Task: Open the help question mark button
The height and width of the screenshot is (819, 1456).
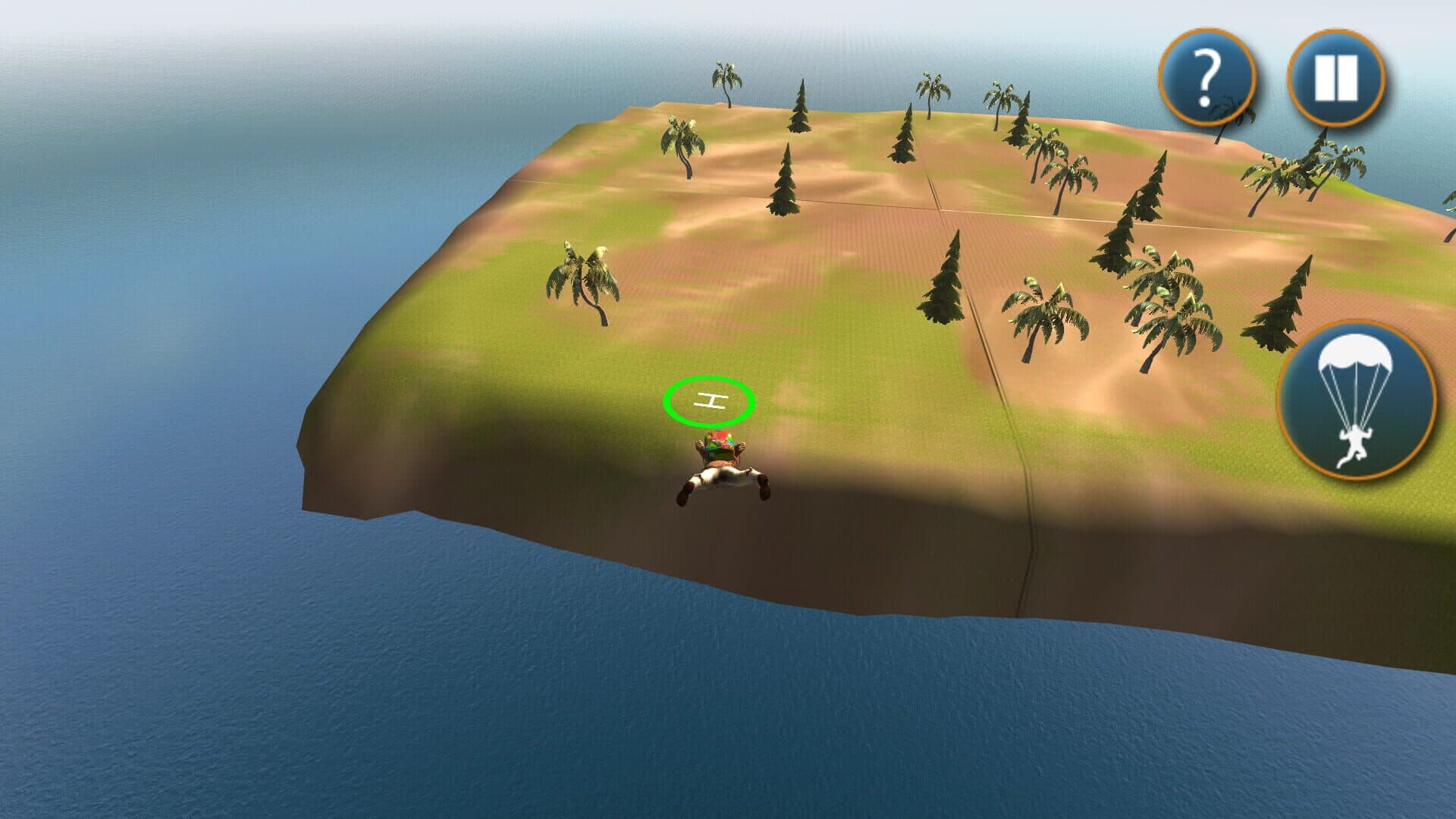Action: coord(1207,77)
